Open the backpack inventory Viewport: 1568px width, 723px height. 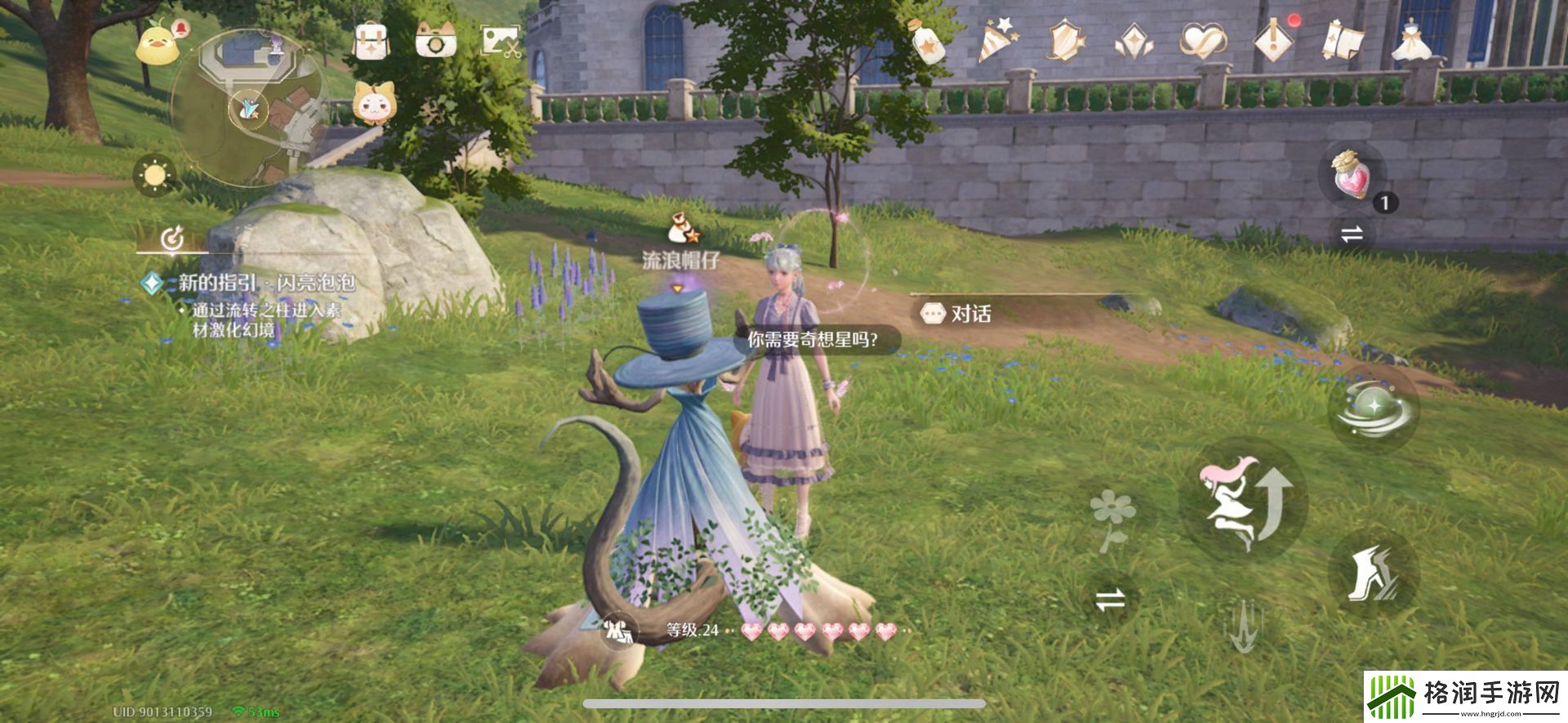(x=370, y=39)
